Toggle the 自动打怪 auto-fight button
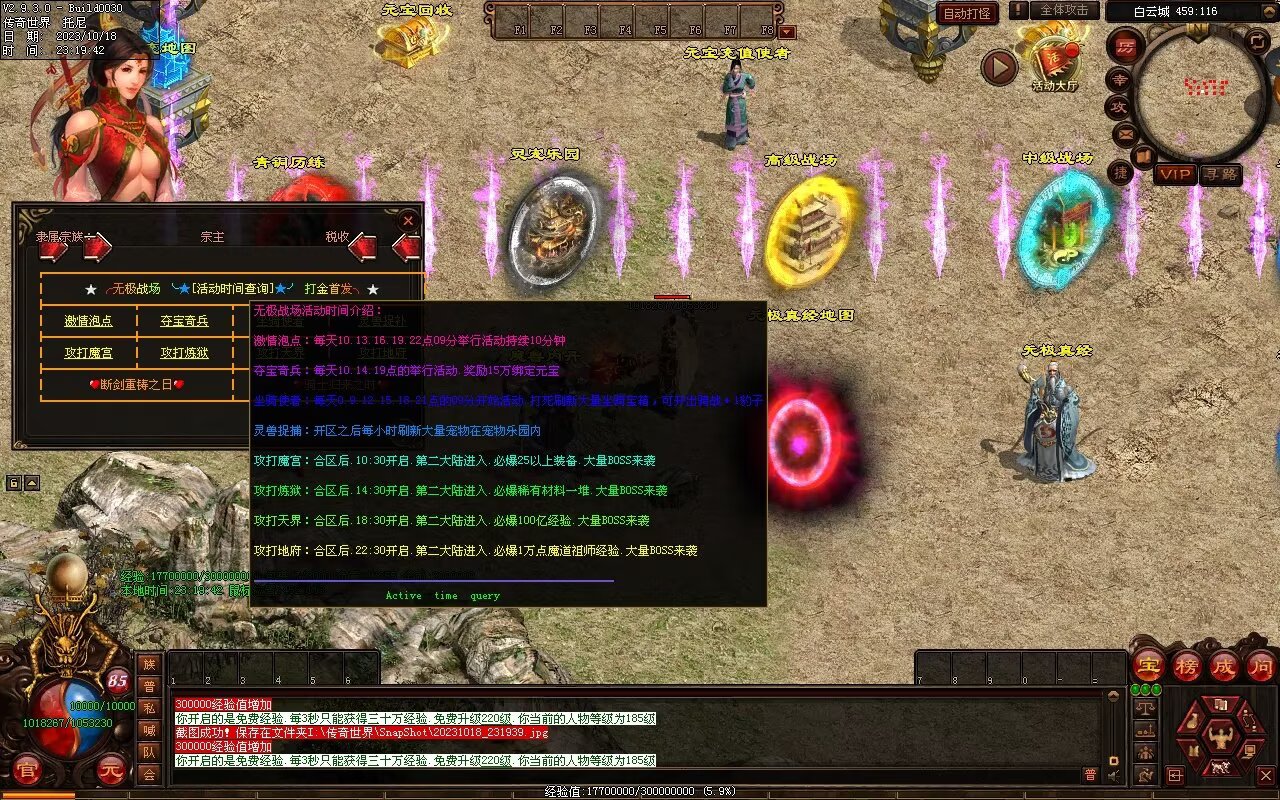The width and height of the screenshot is (1280, 800). pos(967,13)
